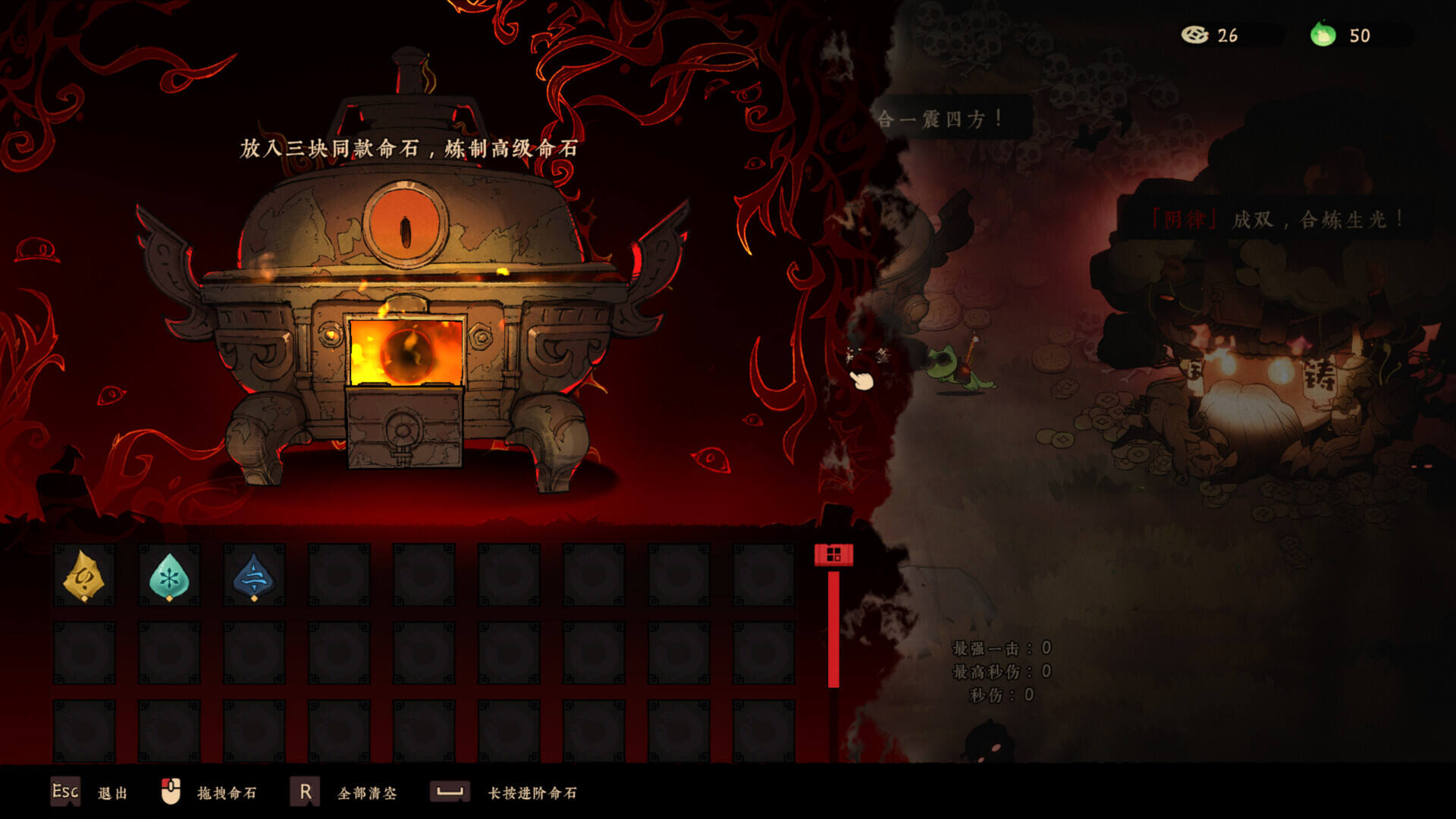
Task: Pick the teal snowflake life stone
Action: pyautogui.click(x=169, y=577)
